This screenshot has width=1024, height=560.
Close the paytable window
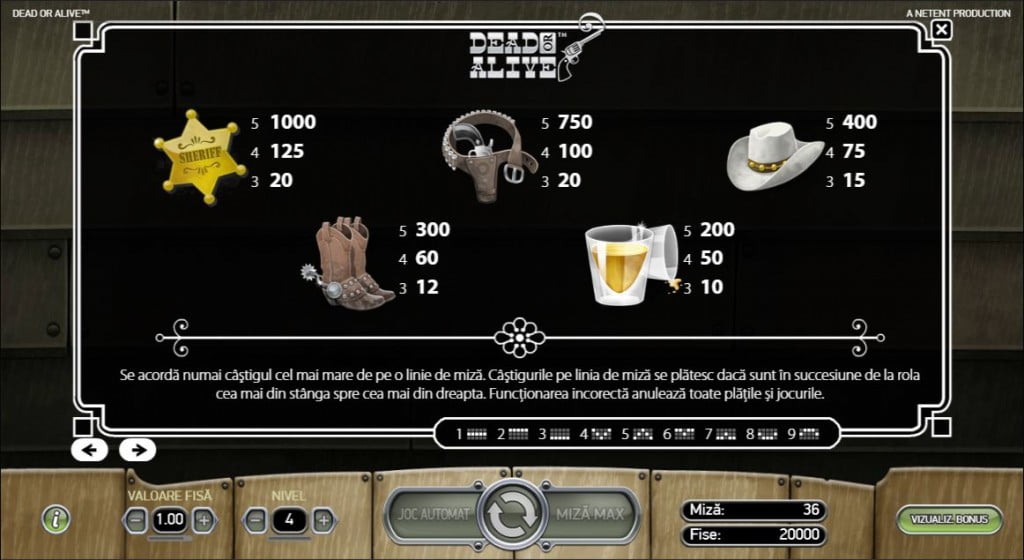pos(941,30)
